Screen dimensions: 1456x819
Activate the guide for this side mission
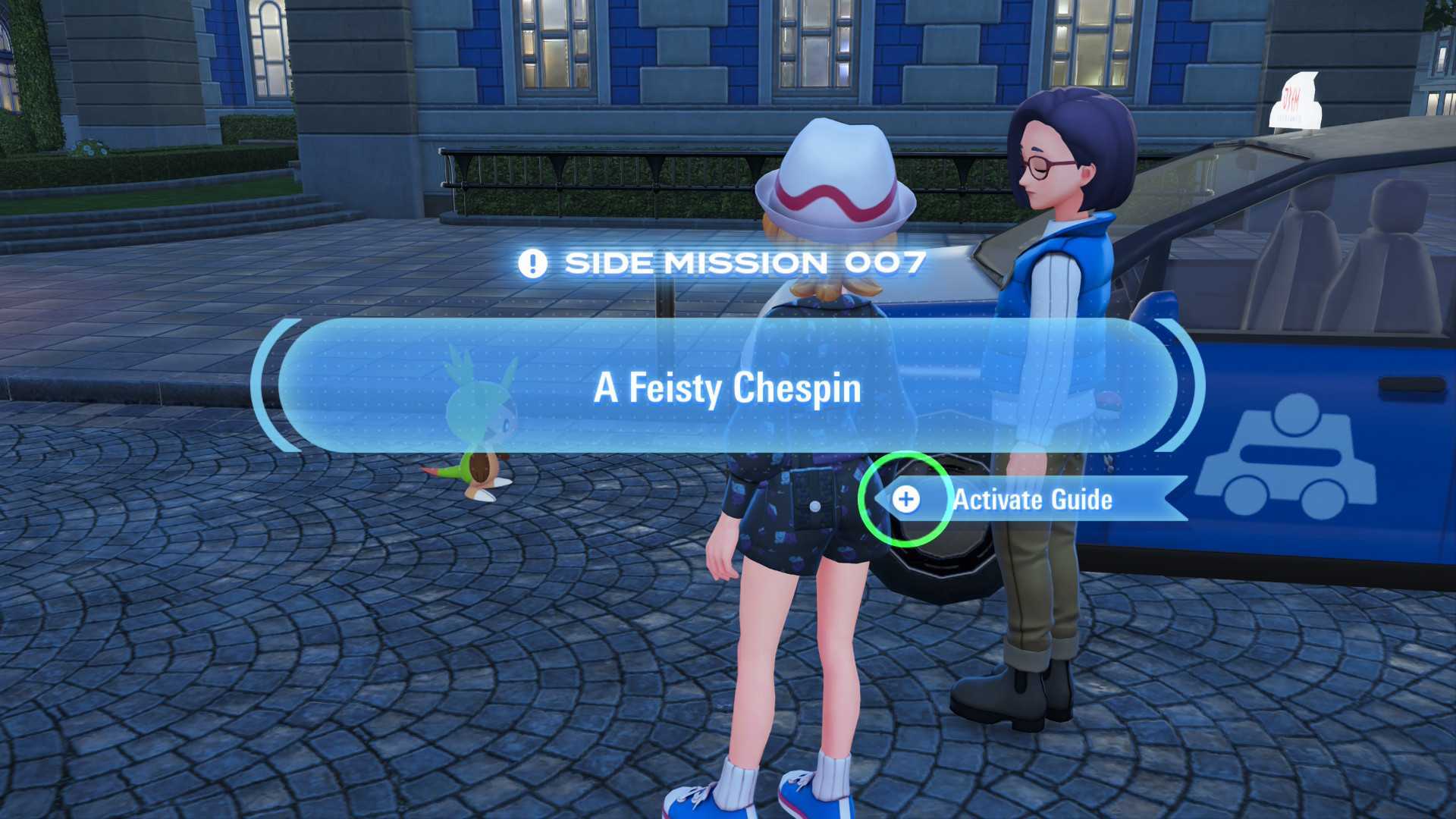click(x=906, y=499)
